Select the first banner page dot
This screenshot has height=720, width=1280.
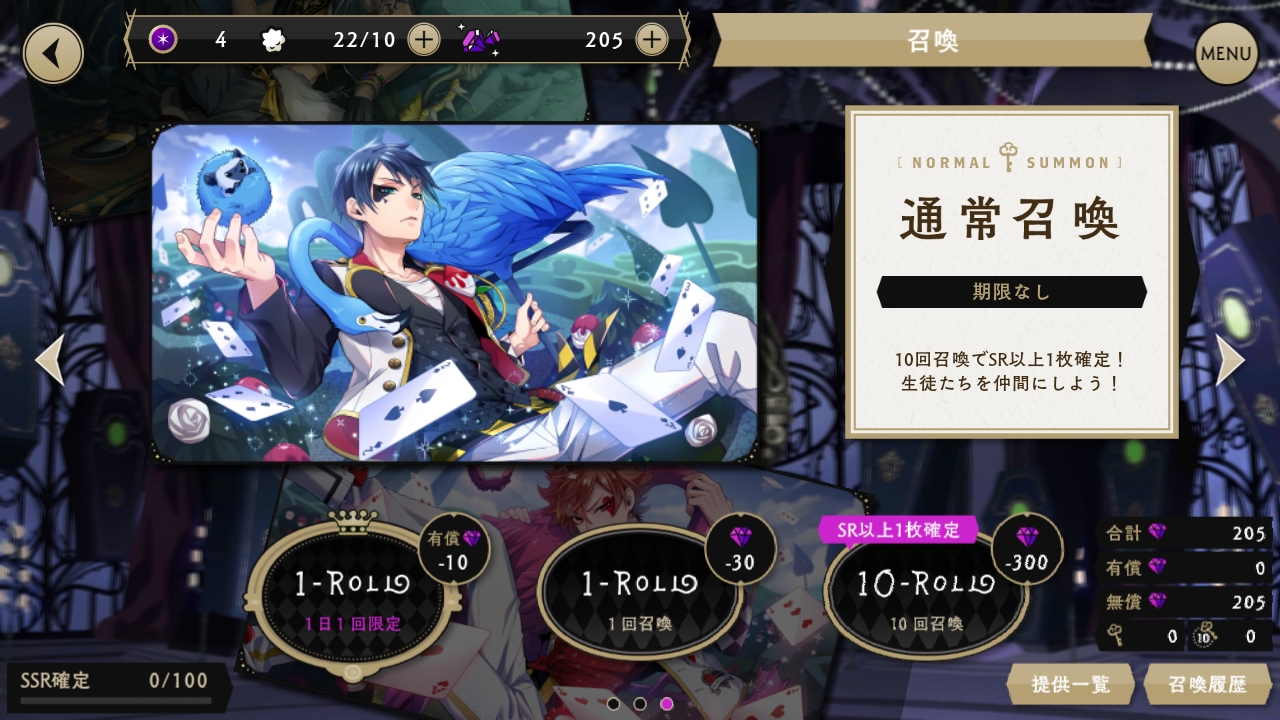[614, 704]
